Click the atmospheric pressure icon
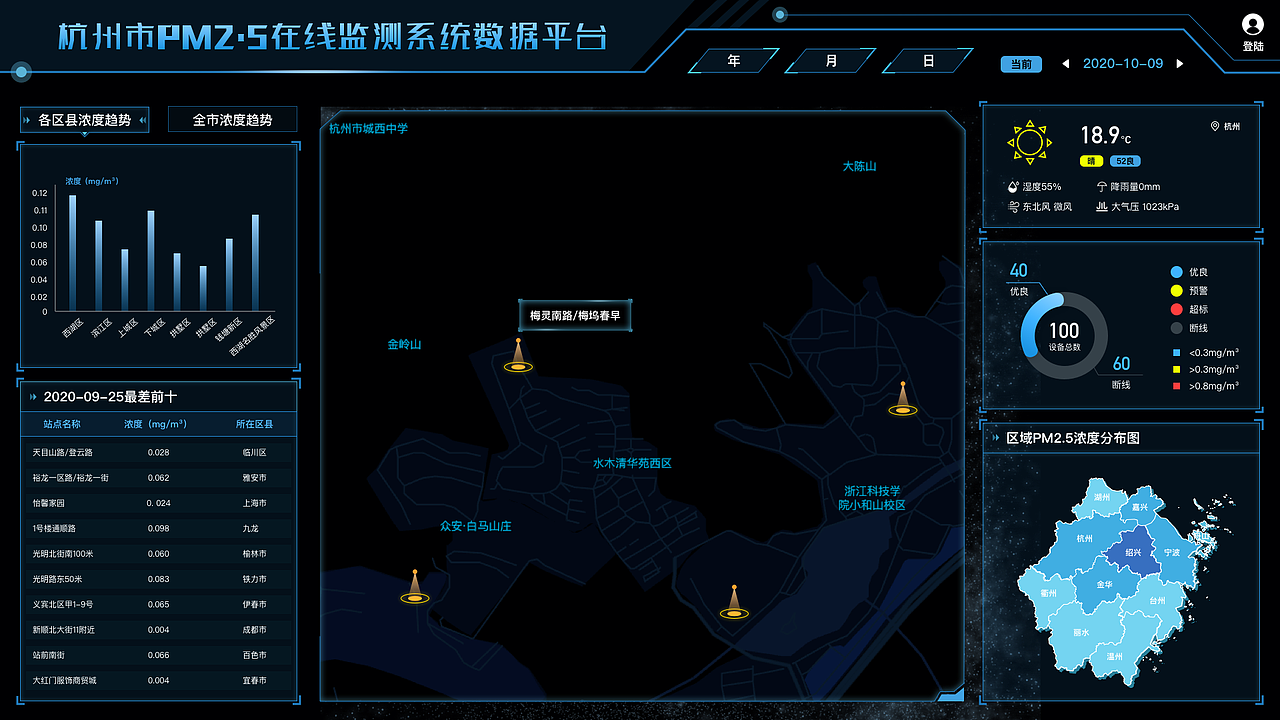 click(1104, 207)
